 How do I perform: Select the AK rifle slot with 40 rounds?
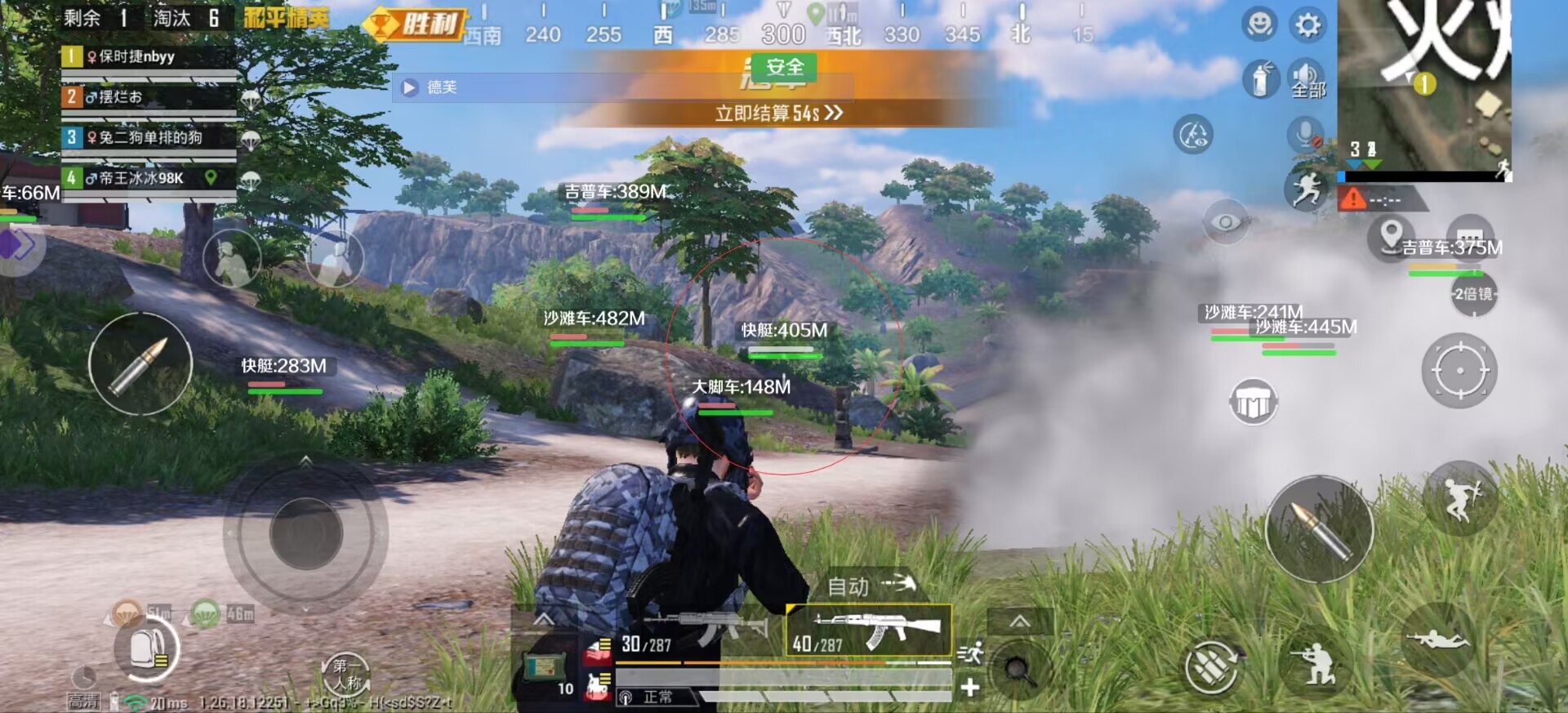tap(868, 631)
